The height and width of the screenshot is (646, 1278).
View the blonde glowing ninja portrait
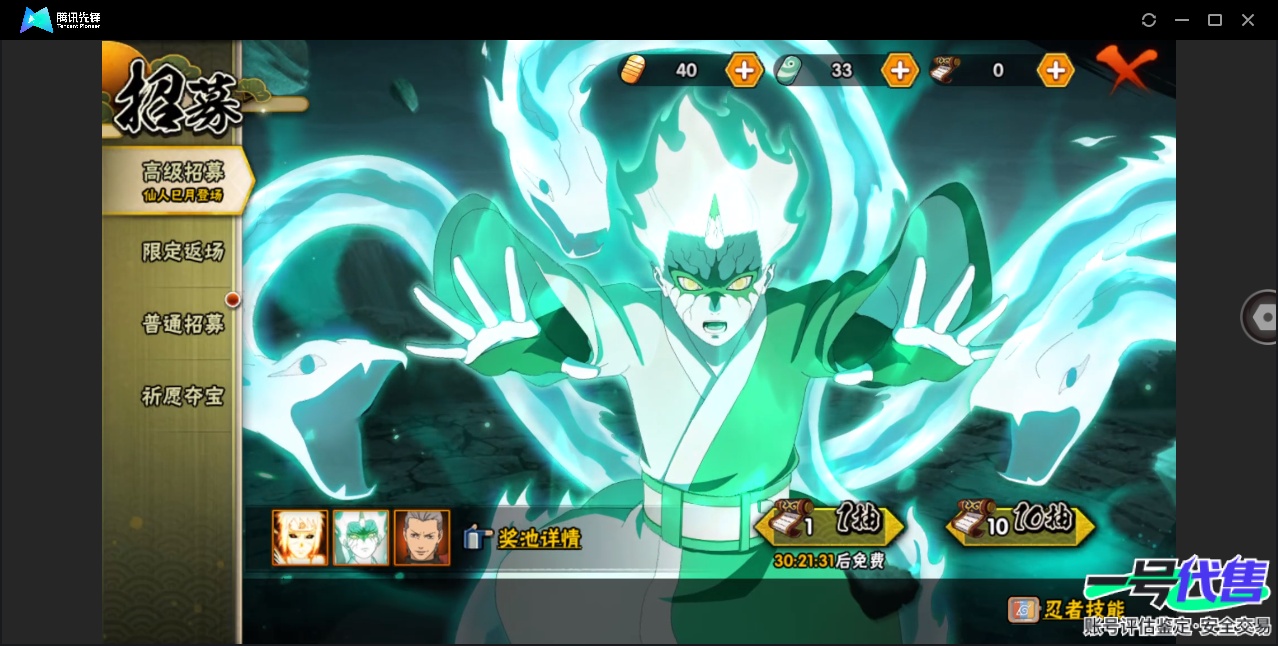pyautogui.click(x=299, y=538)
